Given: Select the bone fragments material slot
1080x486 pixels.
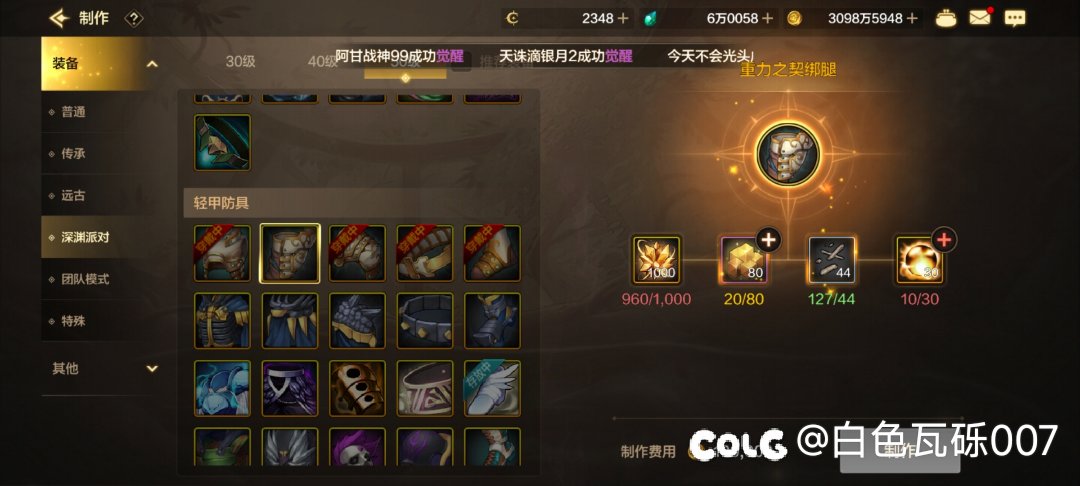Looking at the screenshot, I should point(832,260).
